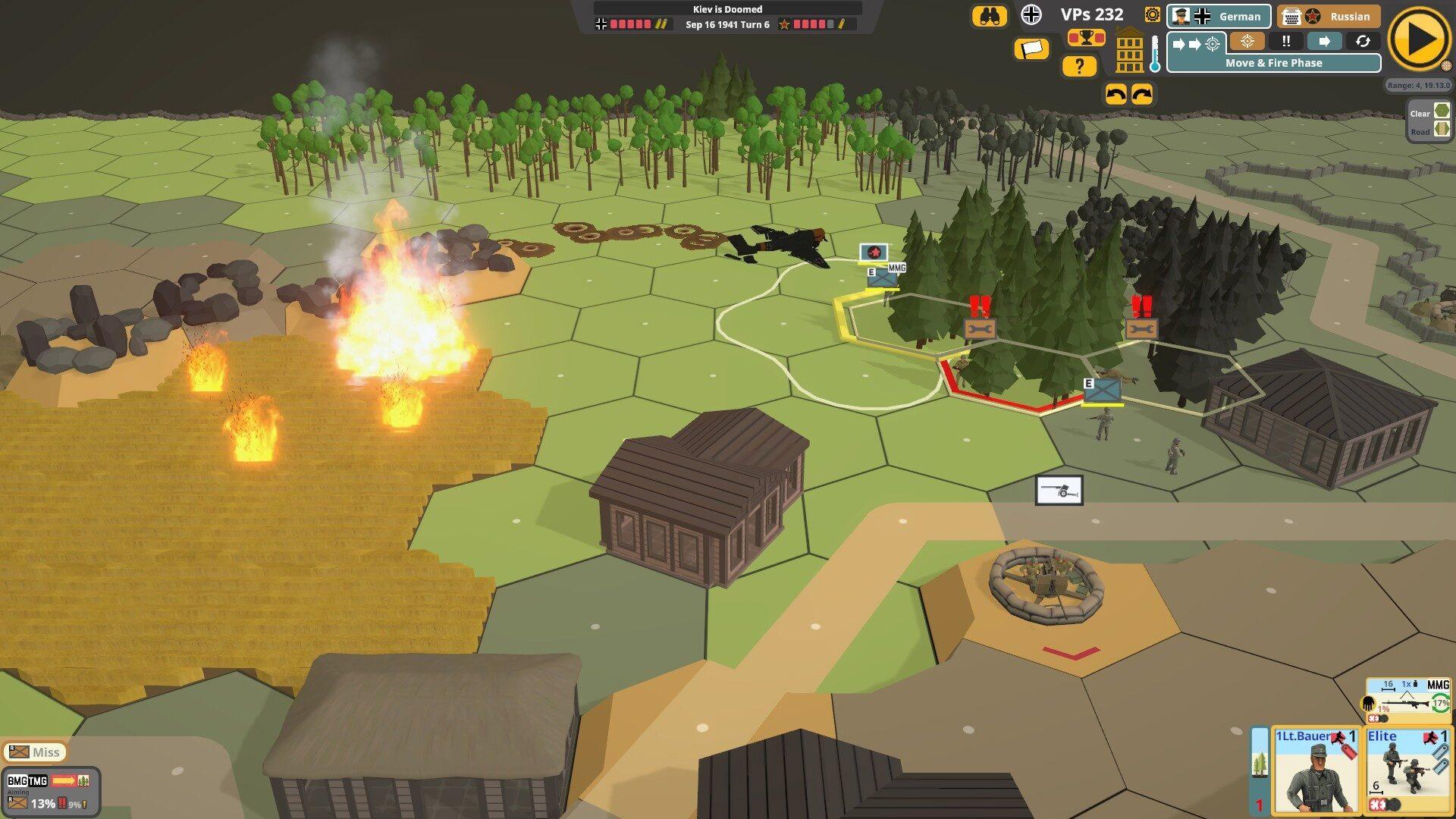
Task: Rotate camera with the left curved arrow
Action: [1116, 95]
